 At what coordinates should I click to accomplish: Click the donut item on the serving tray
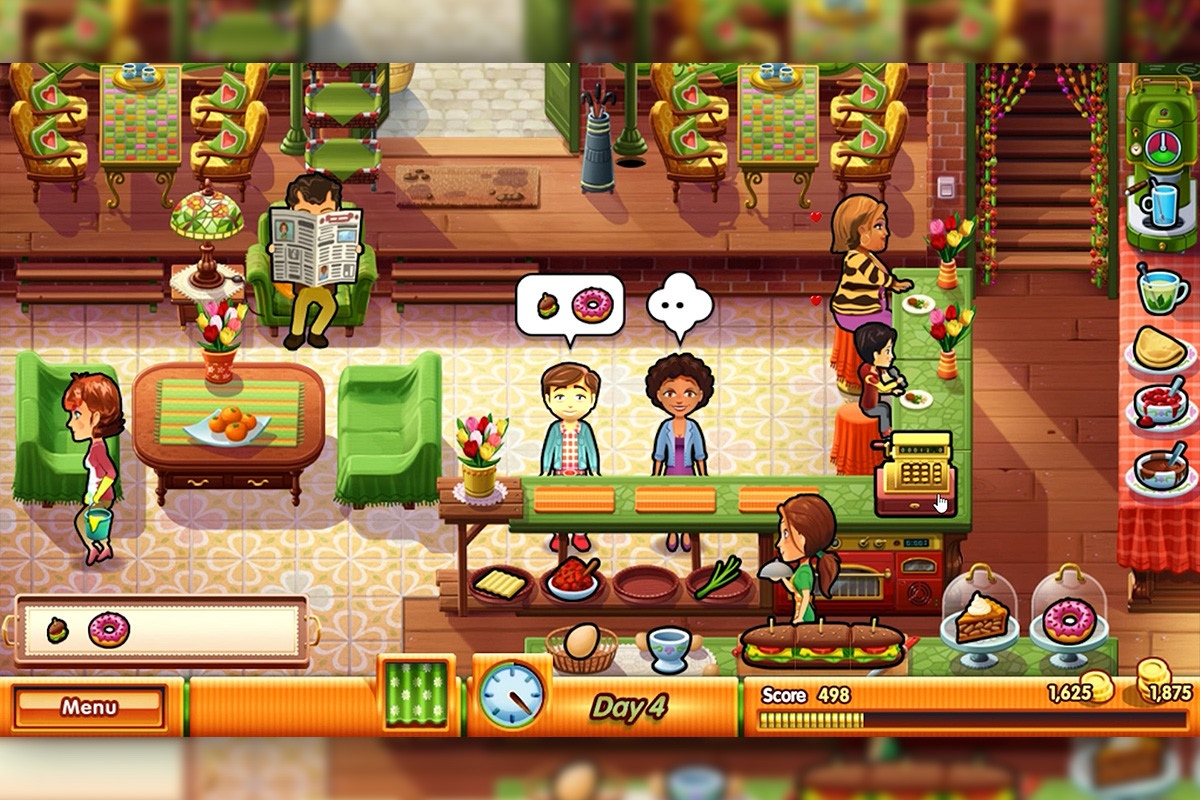pyautogui.click(x=108, y=630)
